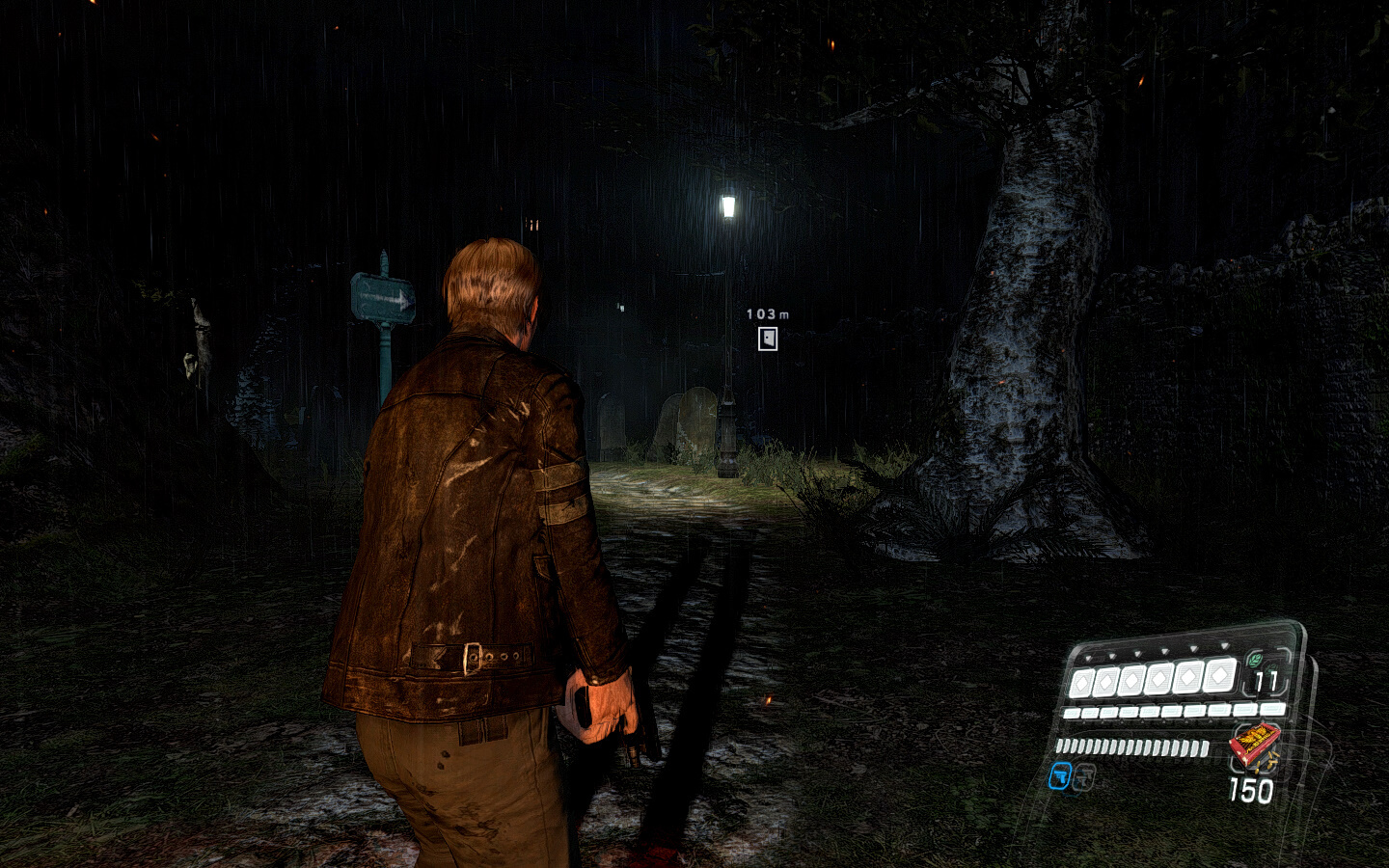Switch to the greyed-out second pistol
The height and width of the screenshot is (868, 1389).
coord(1084,775)
